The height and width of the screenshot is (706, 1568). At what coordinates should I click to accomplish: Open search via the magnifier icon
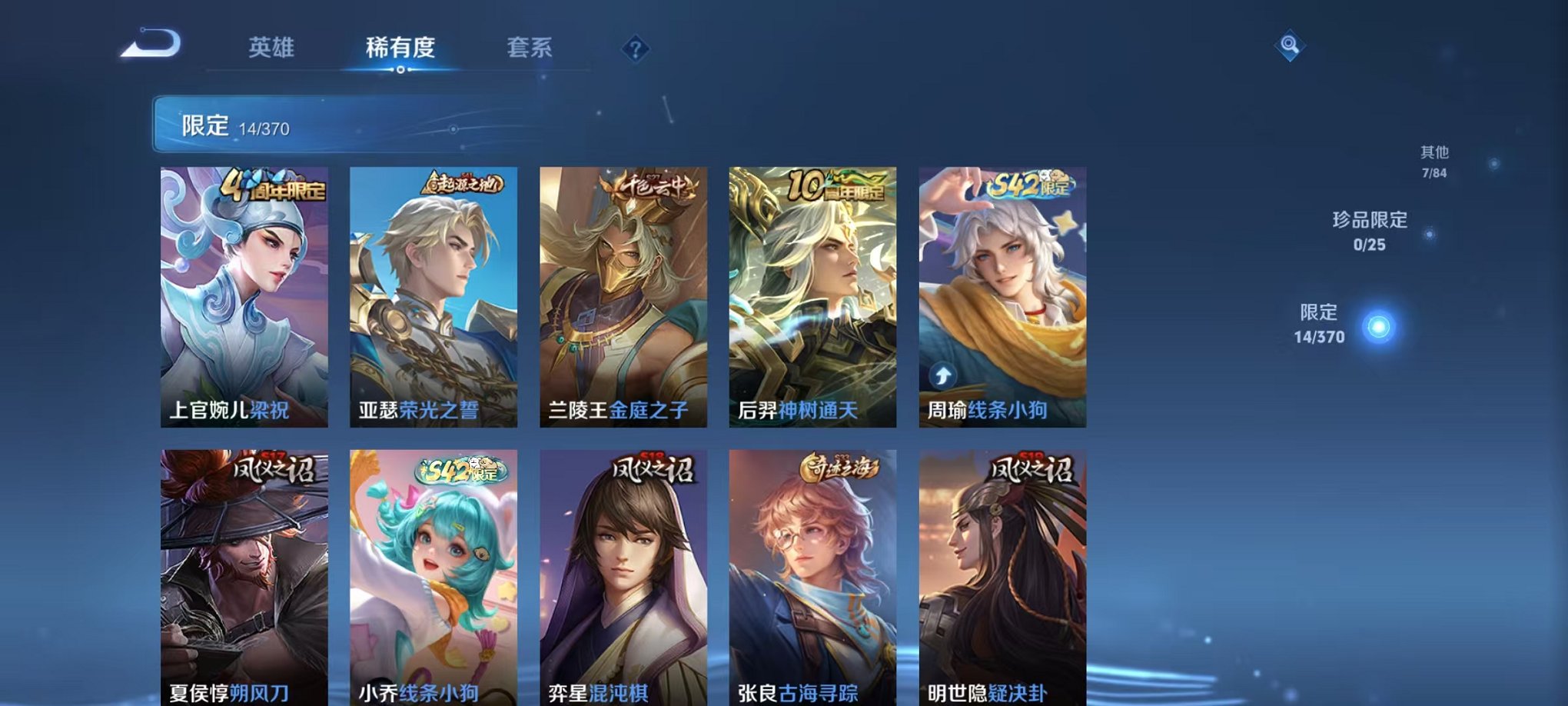(1291, 46)
